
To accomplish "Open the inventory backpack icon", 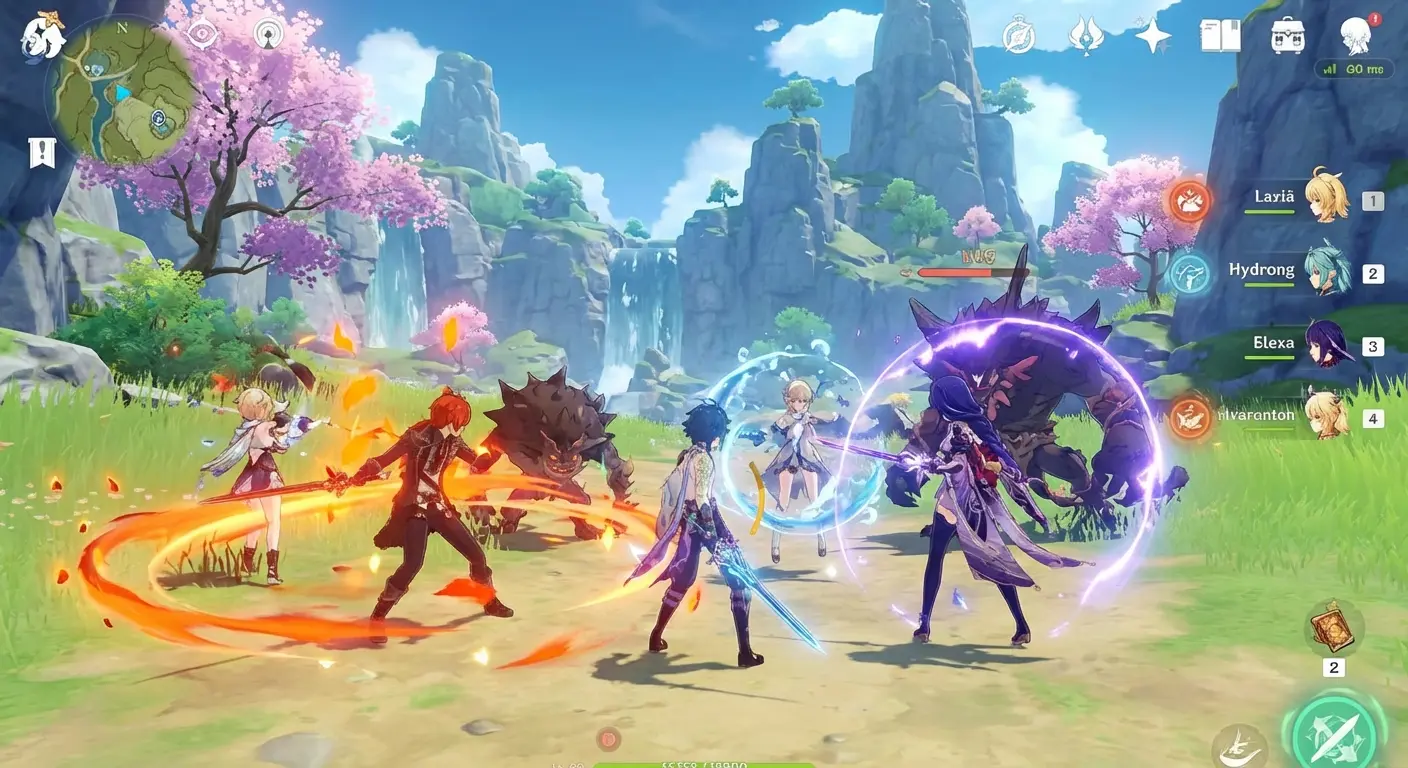I will 1287,35.
